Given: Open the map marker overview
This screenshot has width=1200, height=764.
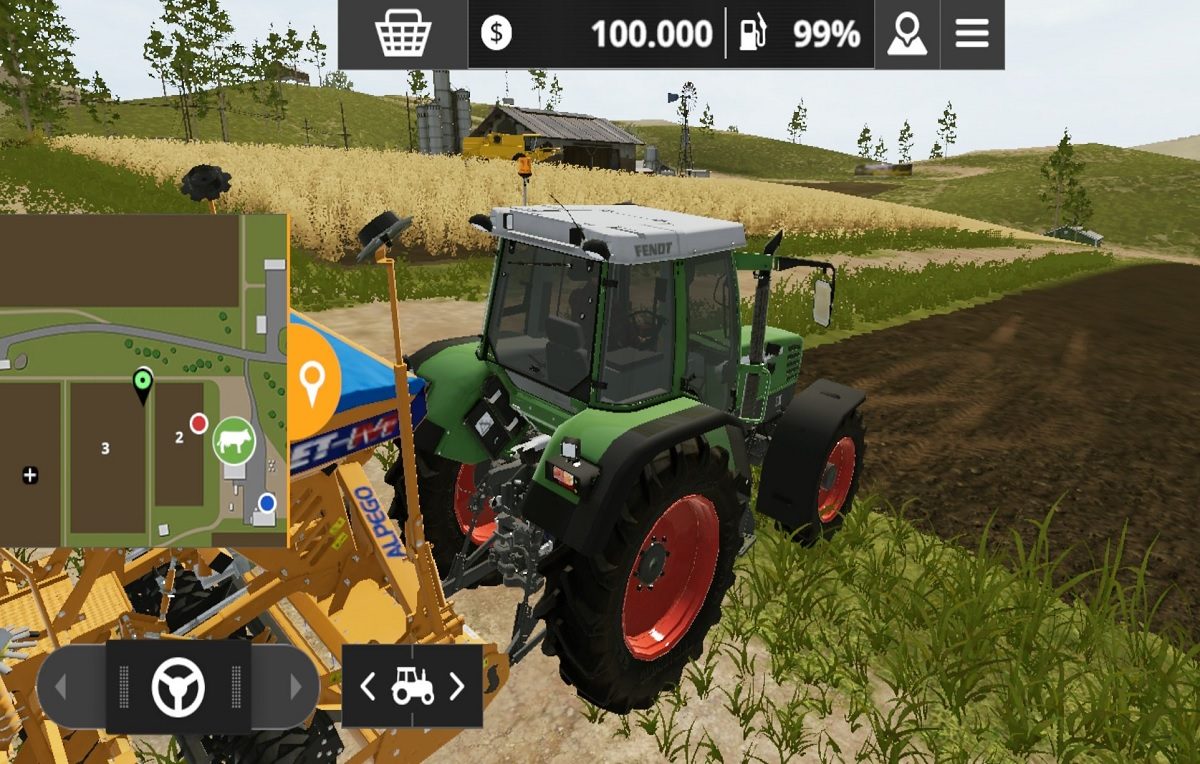Looking at the screenshot, I should (907, 34).
